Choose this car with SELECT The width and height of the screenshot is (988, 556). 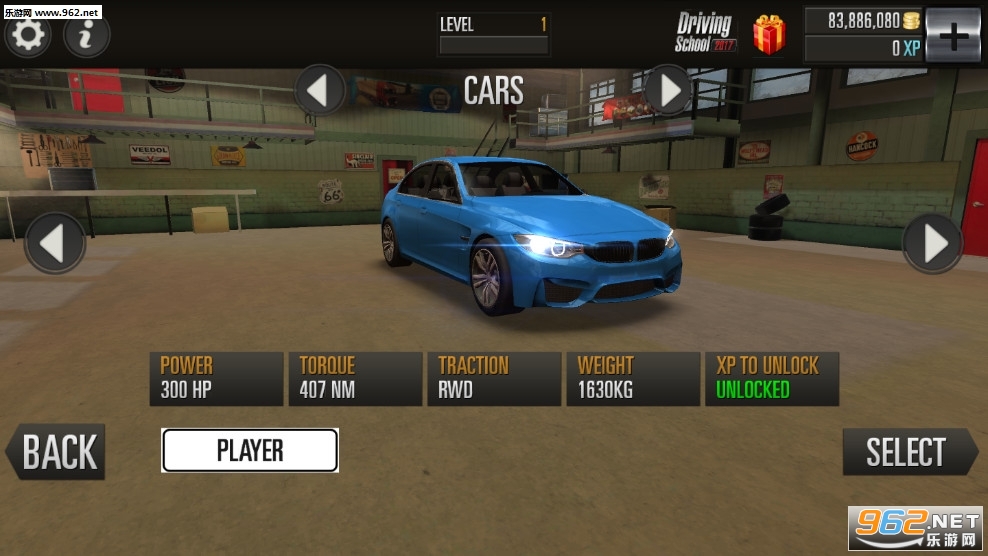tap(908, 452)
